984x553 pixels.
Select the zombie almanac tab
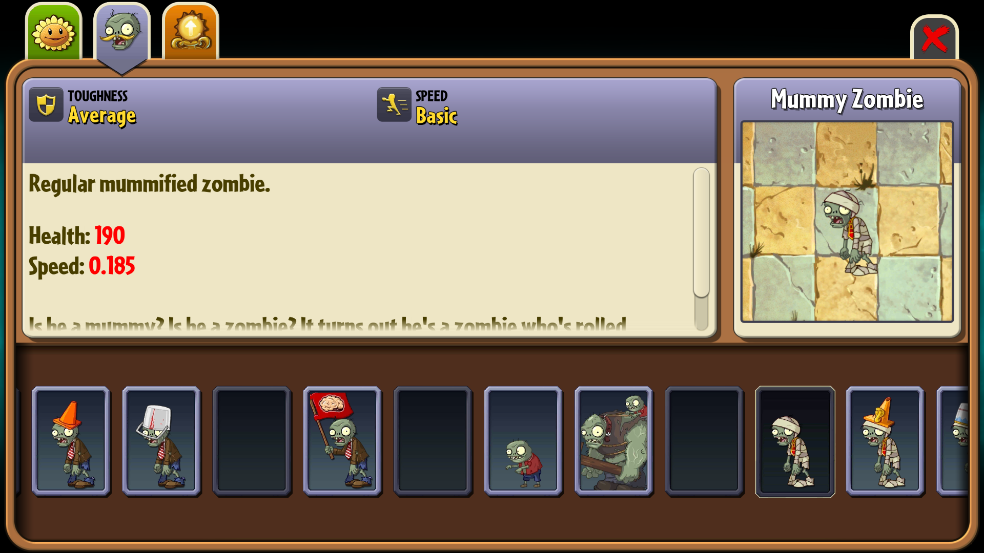122,35
